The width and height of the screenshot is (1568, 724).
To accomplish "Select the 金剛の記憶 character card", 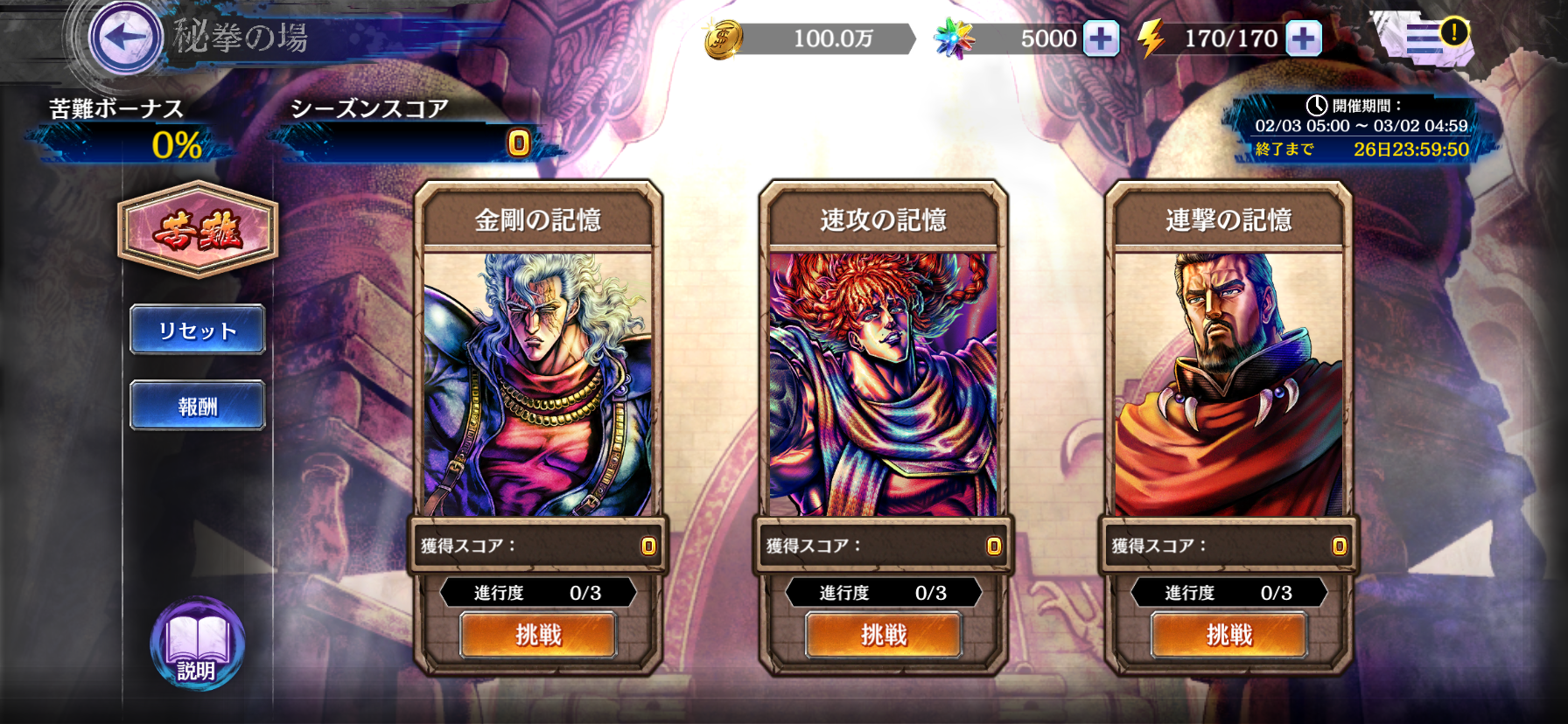I will [539, 385].
